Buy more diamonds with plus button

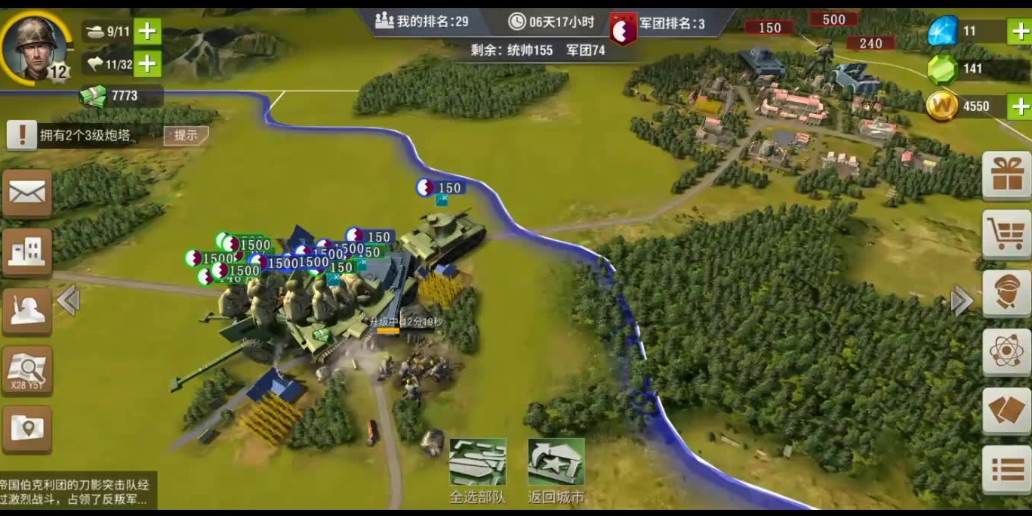1019,31
